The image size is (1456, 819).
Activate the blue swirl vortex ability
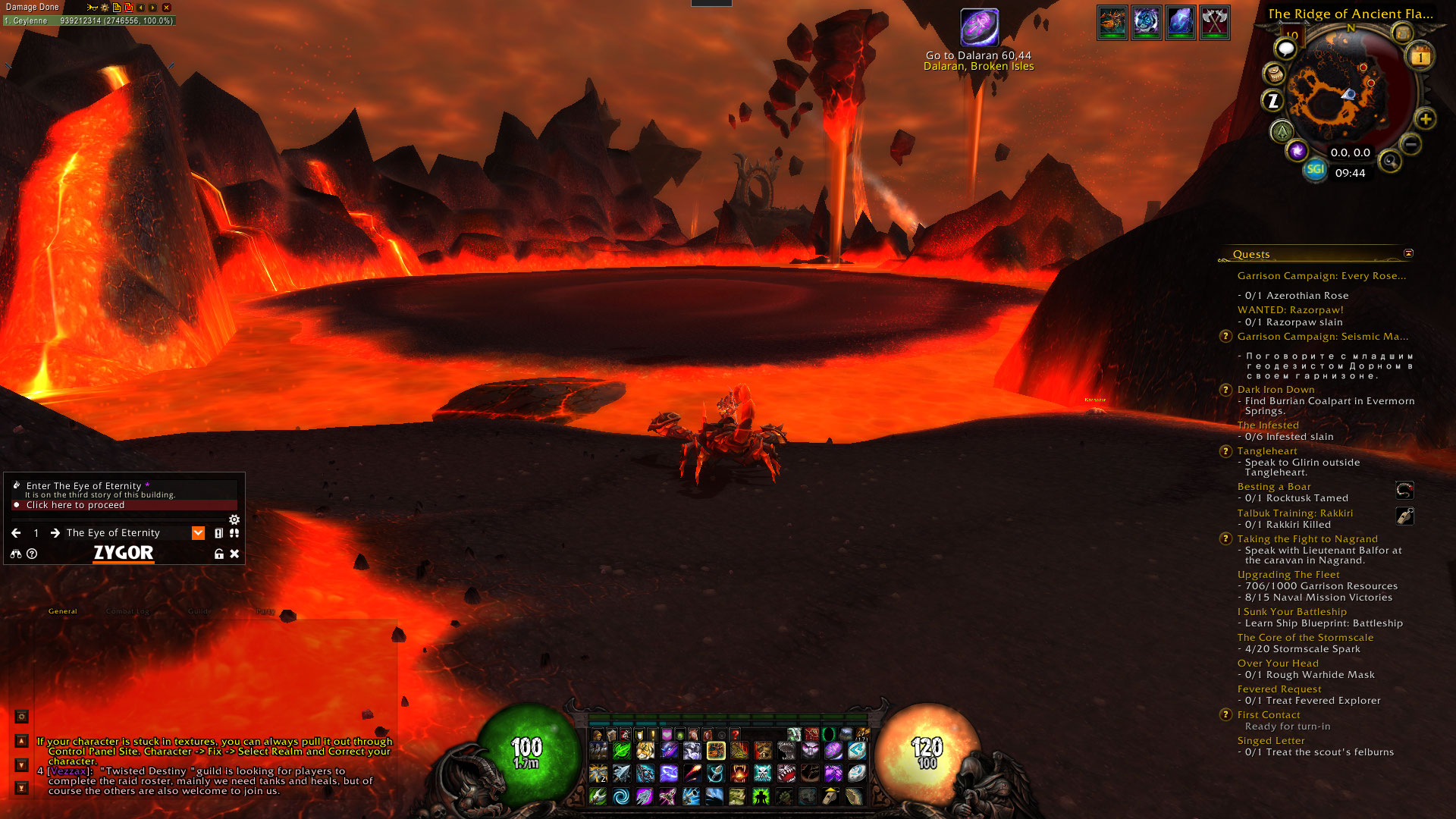pos(621,796)
